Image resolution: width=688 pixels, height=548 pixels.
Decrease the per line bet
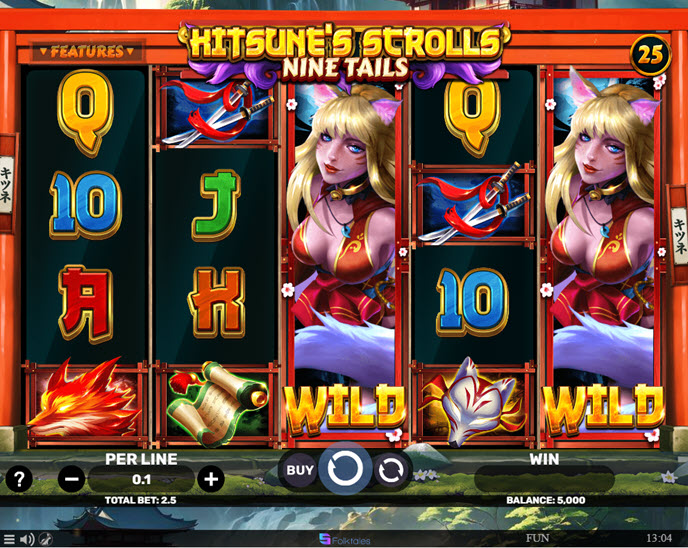tap(72, 479)
